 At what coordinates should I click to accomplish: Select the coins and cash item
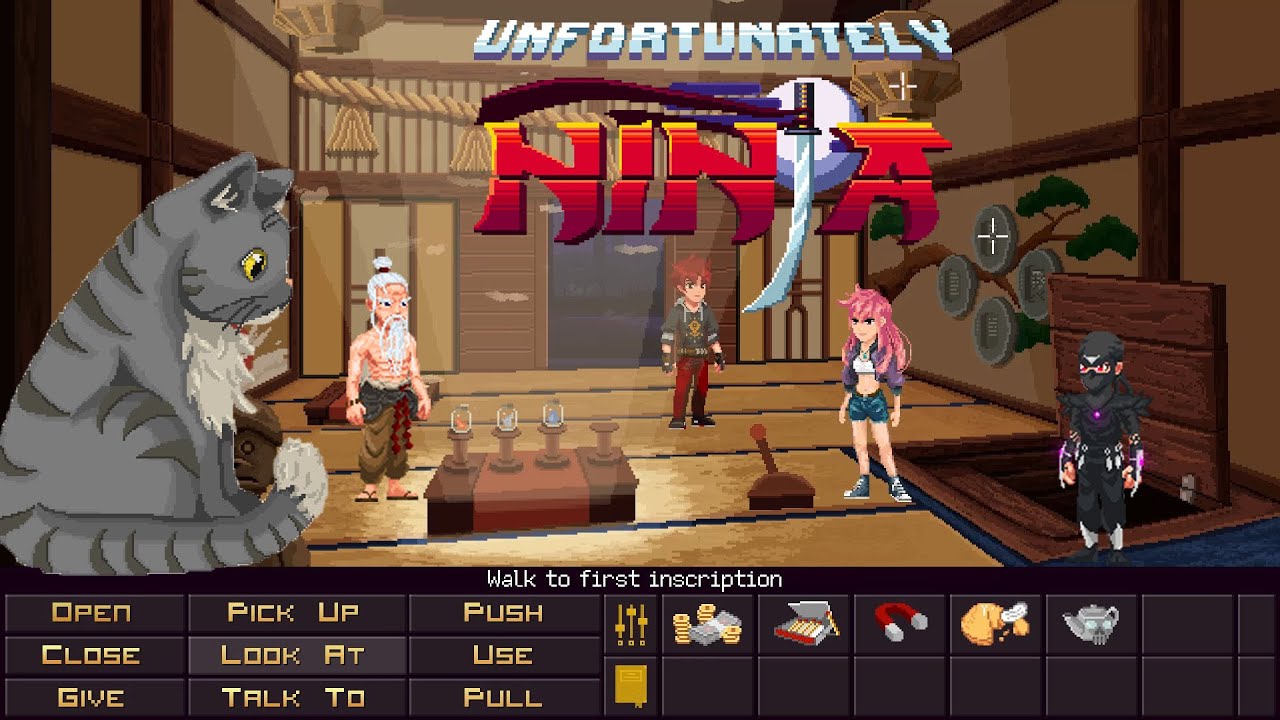[x=707, y=625]
